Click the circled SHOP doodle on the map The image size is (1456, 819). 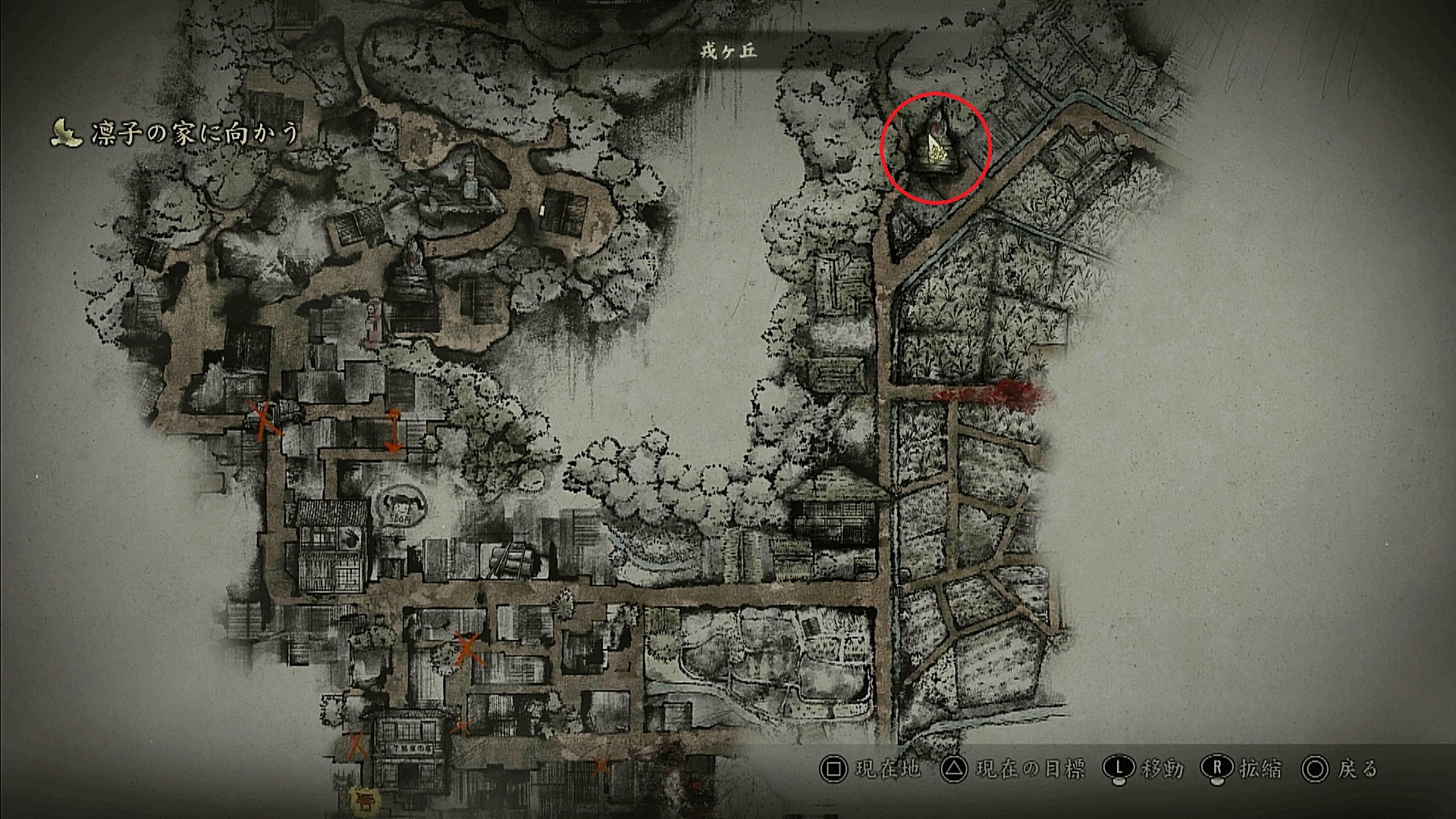click(x=400, y=506)
